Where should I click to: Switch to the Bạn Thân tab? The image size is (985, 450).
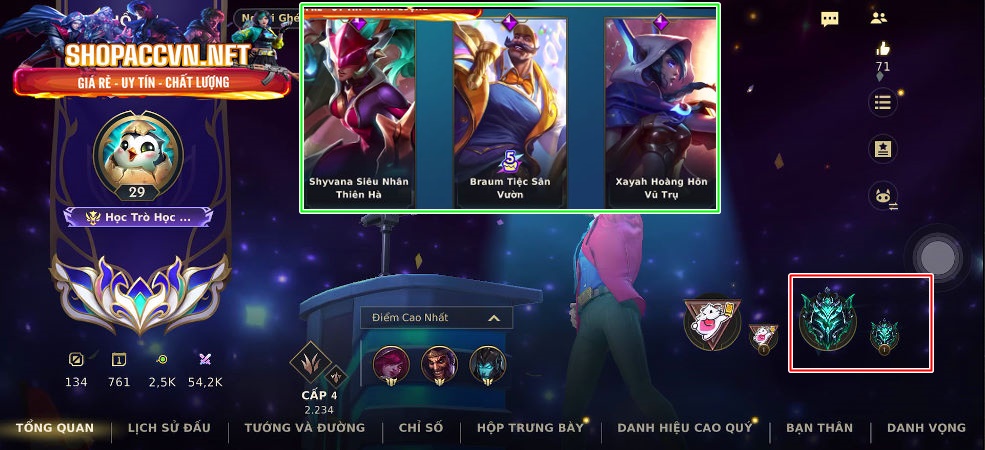tap(819, 428)
